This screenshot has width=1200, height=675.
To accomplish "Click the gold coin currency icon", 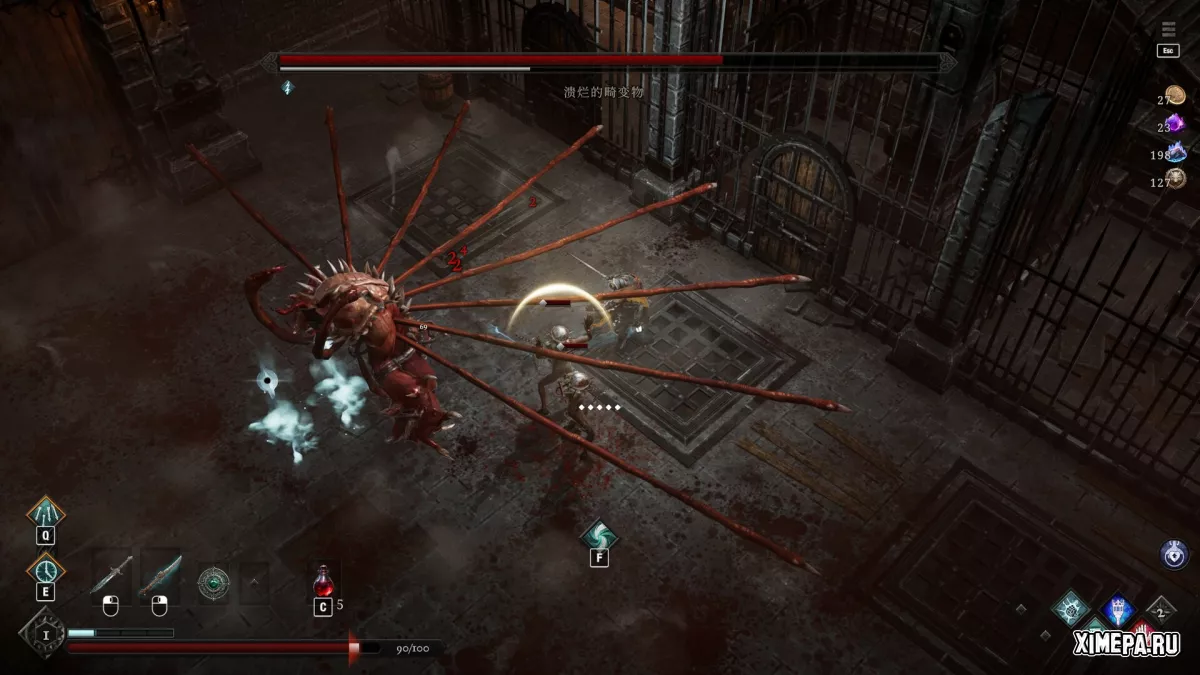I will point(1175,96).
